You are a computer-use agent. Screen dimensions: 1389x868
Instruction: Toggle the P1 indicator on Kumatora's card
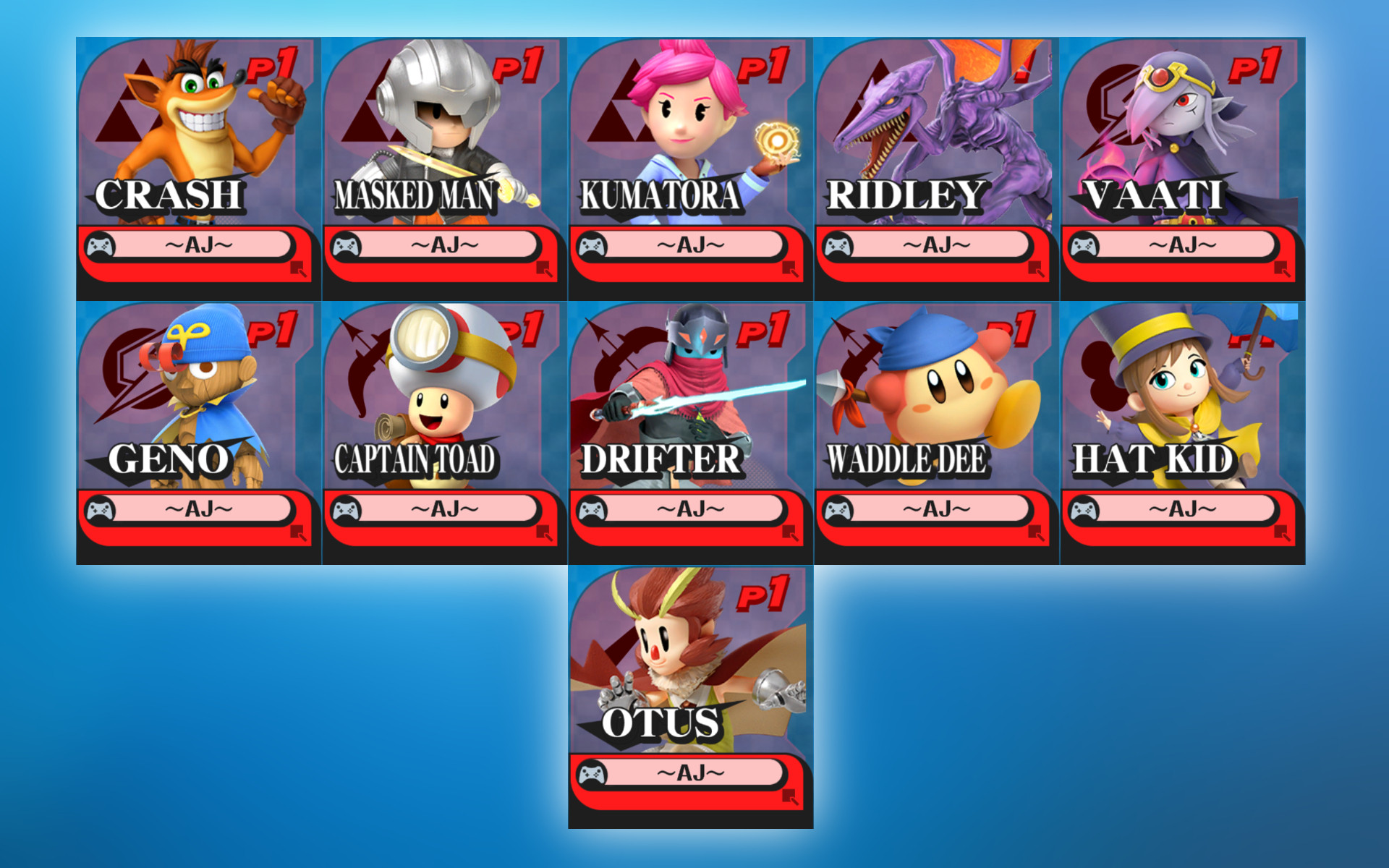point(763,64)
